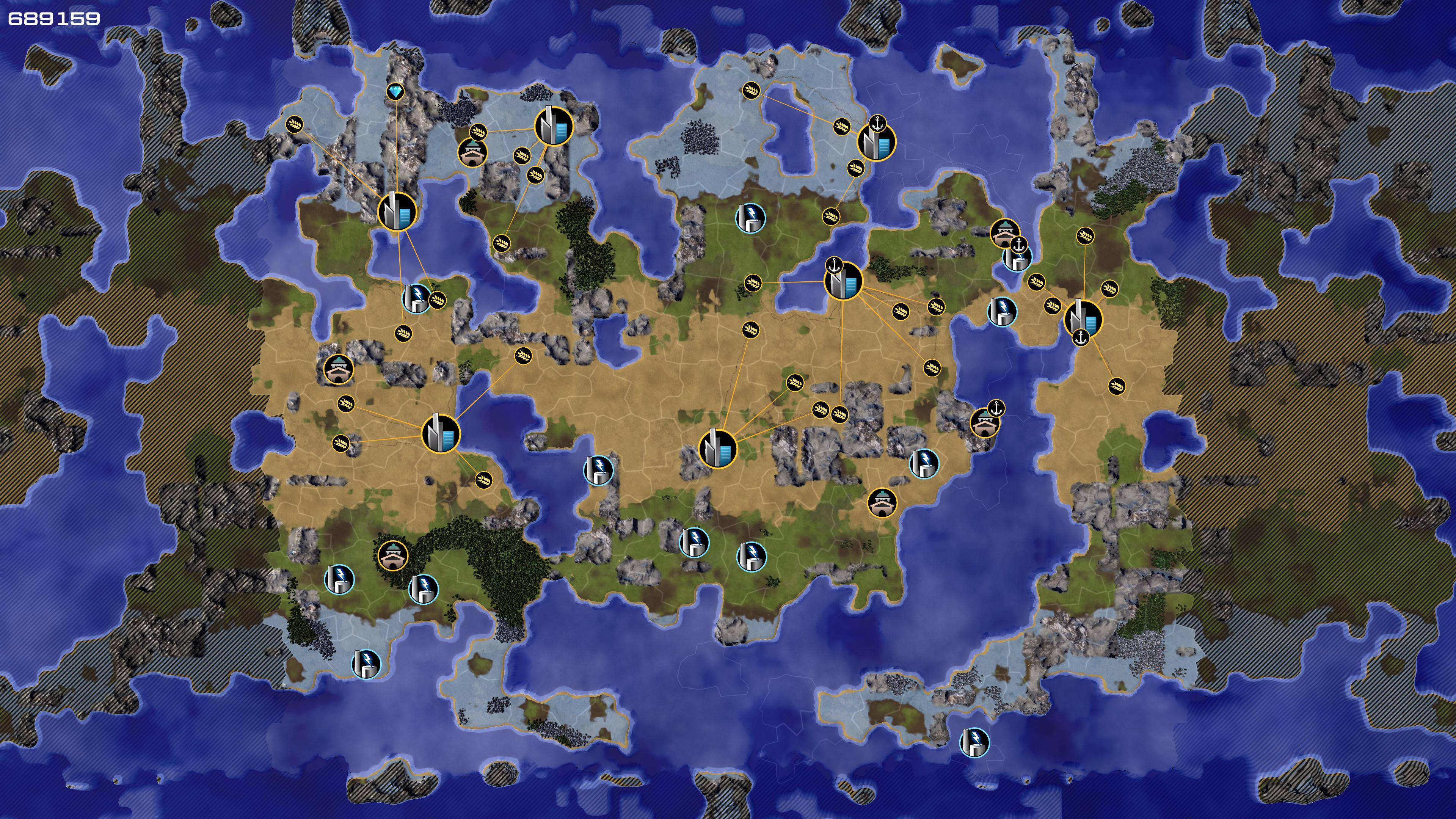The height and width of the screenshot is (819, 1456).
Task: Click the blue diamond resource marker
Action: click(x=395, y=91)
